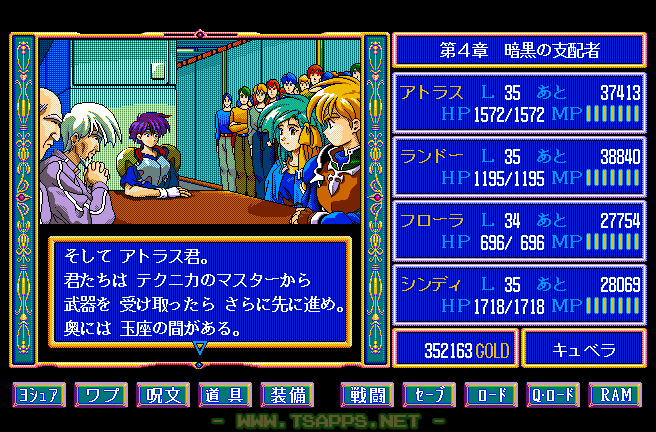656x432 pixels.
Task: Open the 呪文 spell menu
Action: 163,394
